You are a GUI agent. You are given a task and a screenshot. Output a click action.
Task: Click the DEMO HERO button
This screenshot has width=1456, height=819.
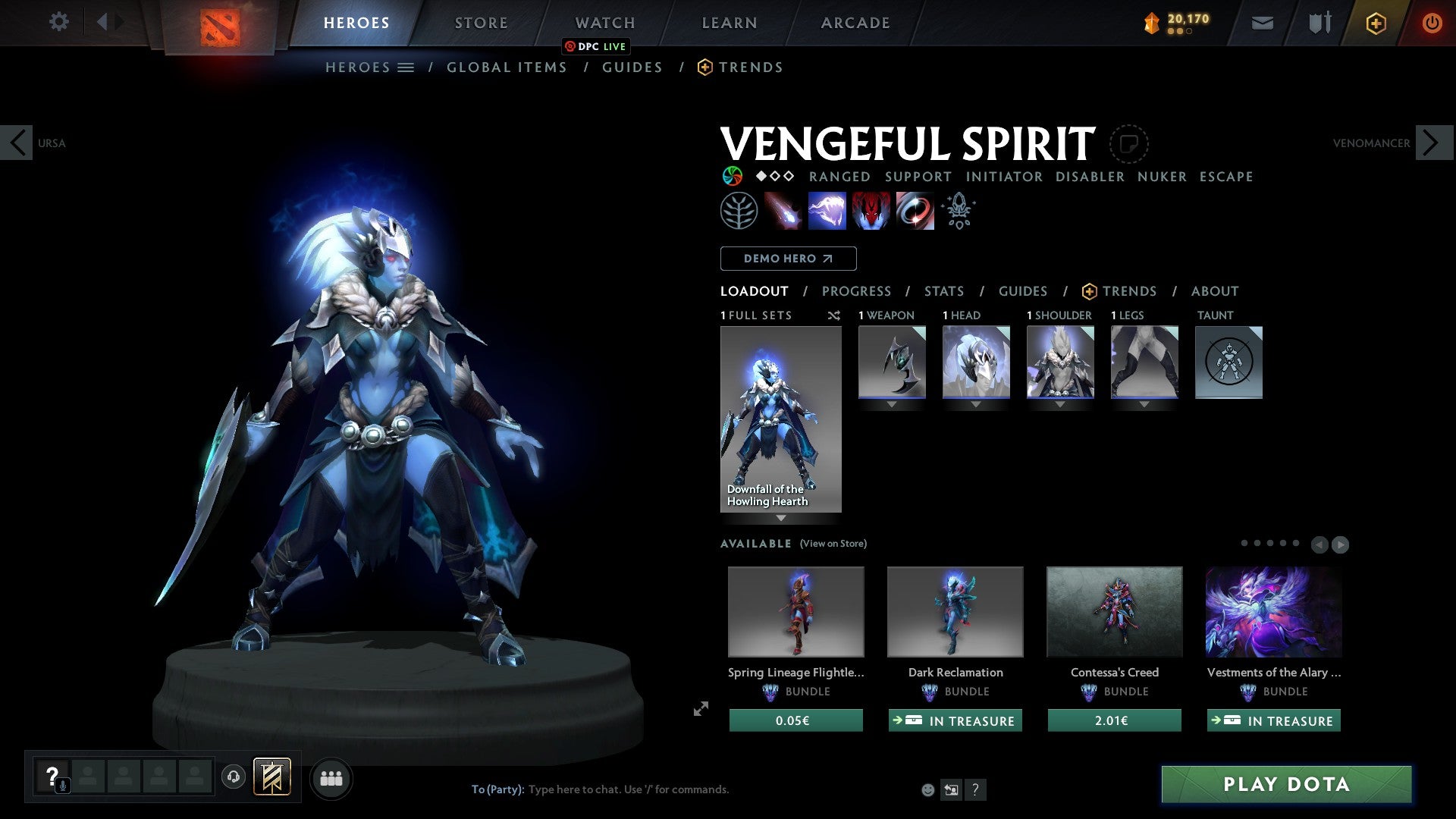(x=788, y=258)
